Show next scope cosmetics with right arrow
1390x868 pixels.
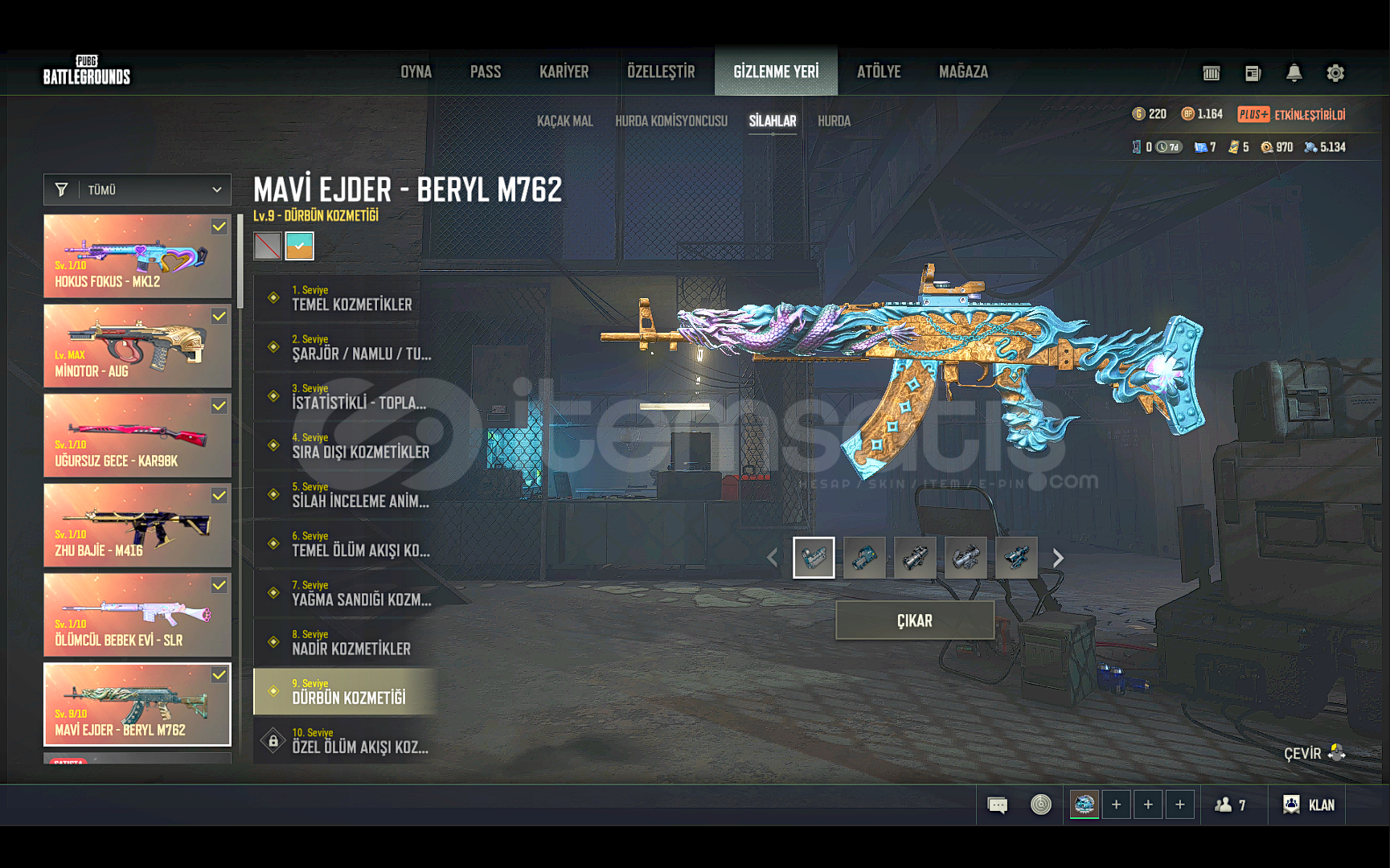click(x=1058, y=558)
